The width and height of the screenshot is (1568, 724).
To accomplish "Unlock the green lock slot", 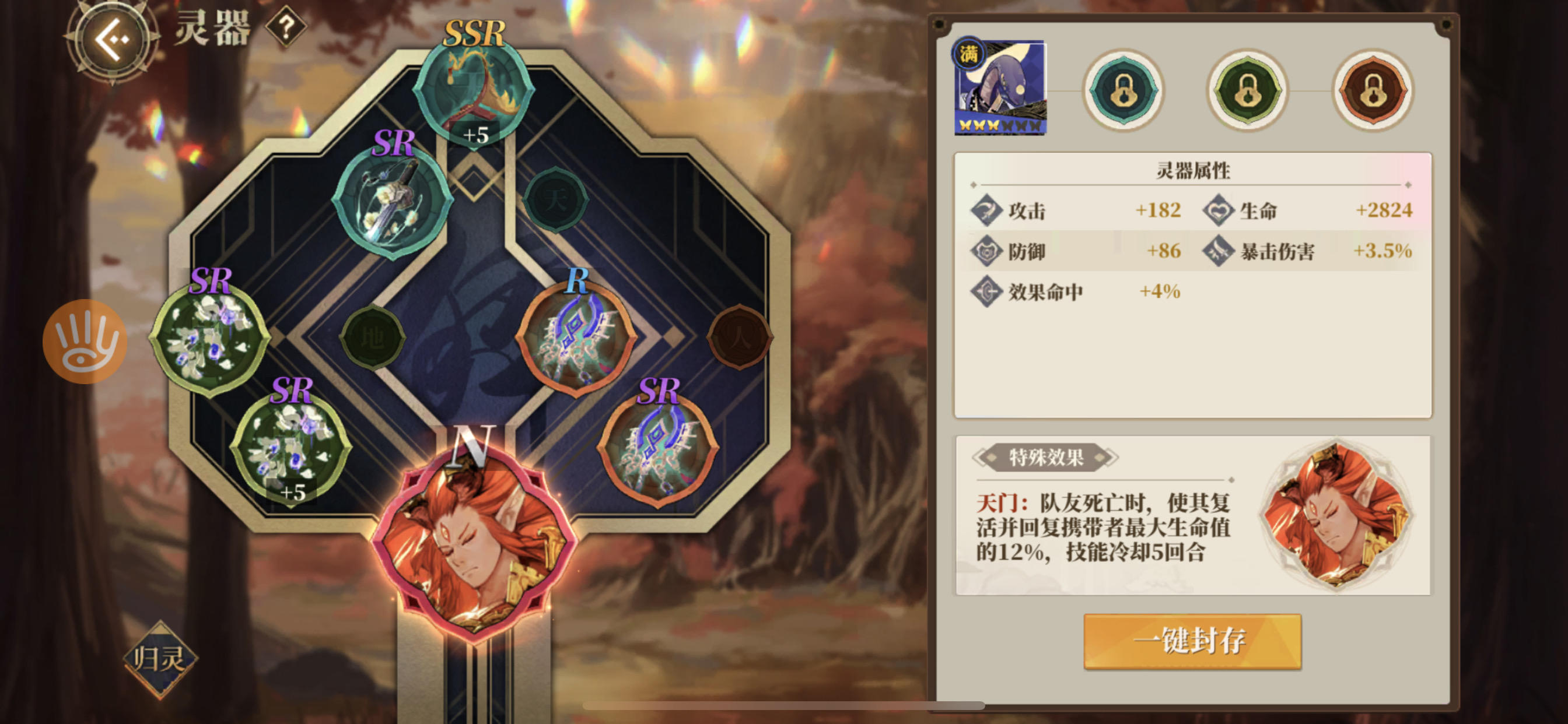I will (1248, 92).
